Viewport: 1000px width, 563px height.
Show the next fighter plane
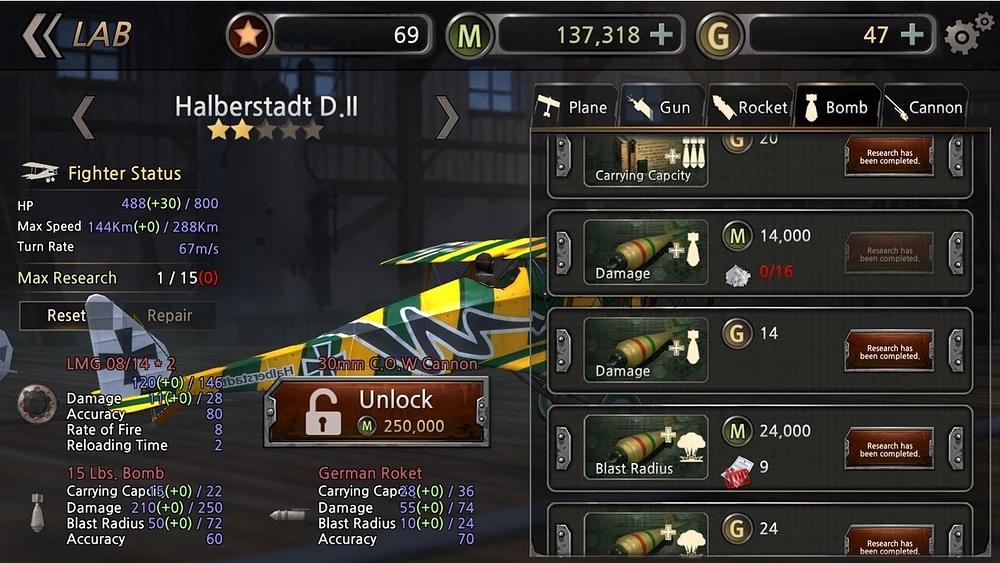point(447,117)
